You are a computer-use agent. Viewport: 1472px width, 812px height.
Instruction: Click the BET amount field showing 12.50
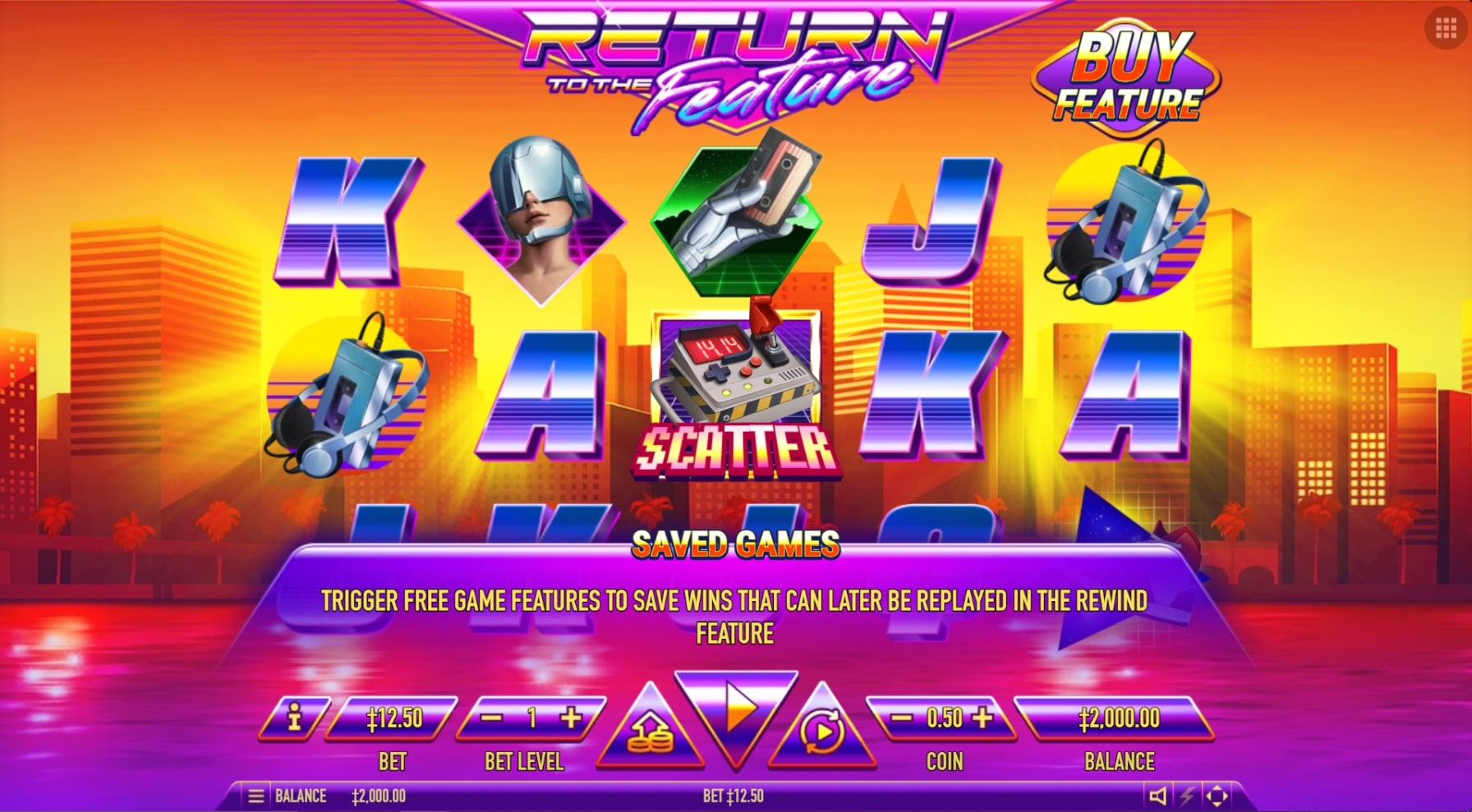[x=393, y=717]
